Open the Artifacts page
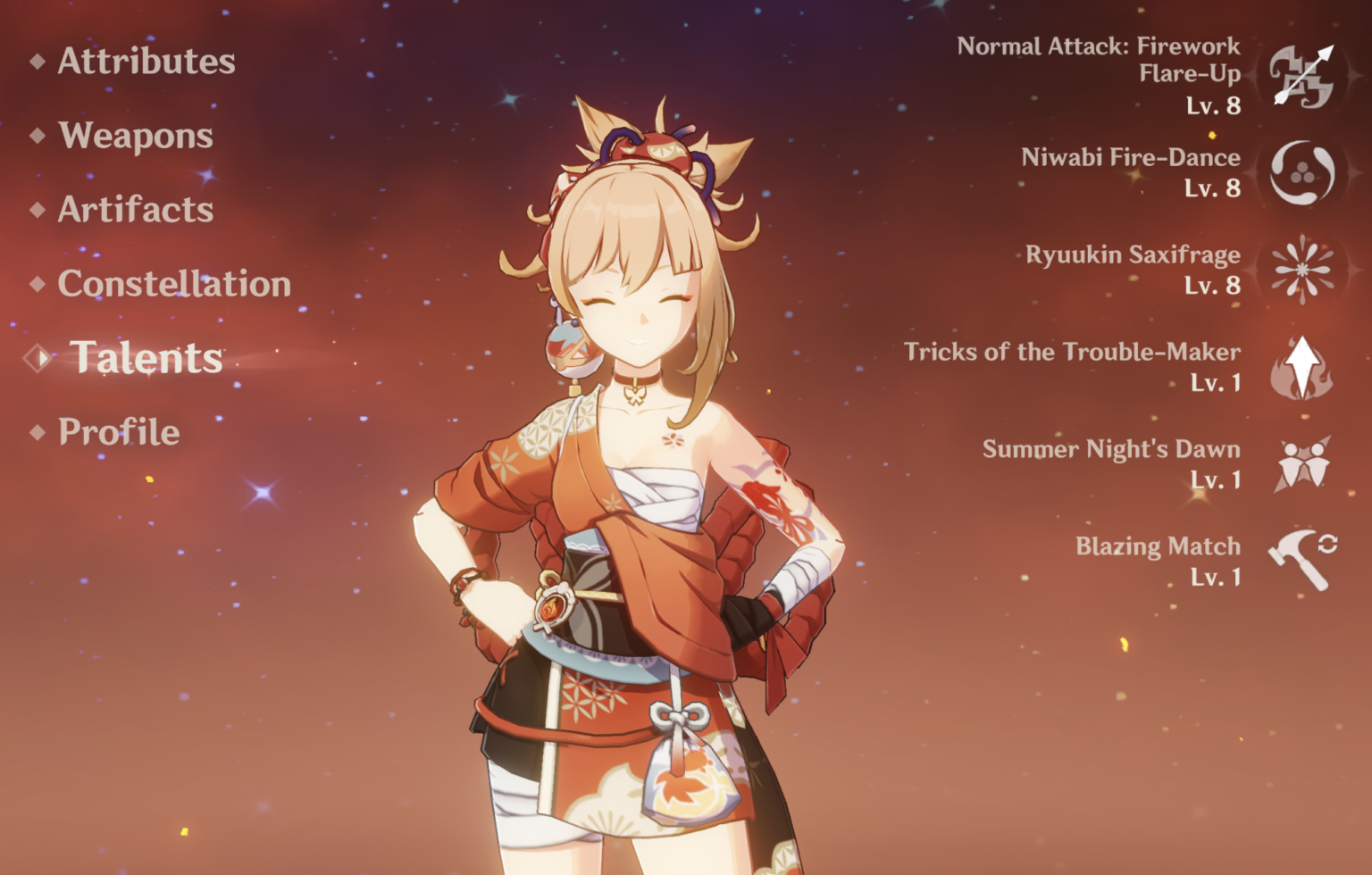 click(x=135, y=210)
